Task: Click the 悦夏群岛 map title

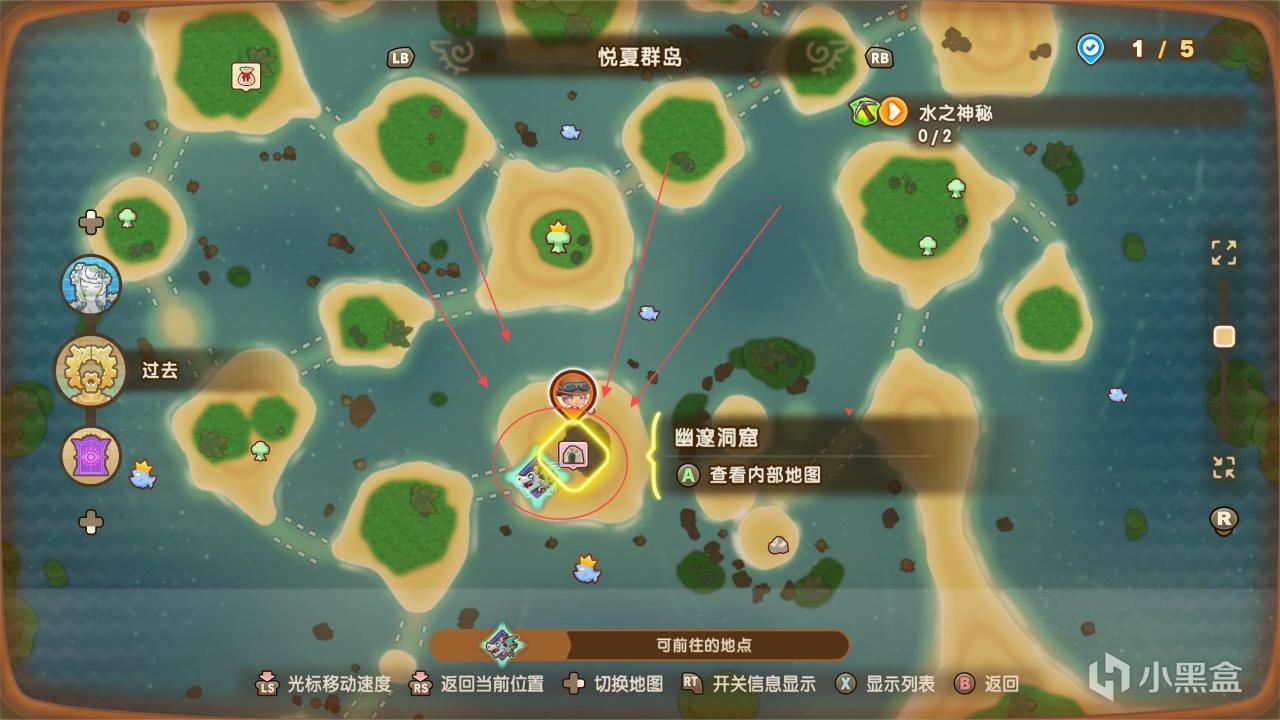Action: point(639,57)
